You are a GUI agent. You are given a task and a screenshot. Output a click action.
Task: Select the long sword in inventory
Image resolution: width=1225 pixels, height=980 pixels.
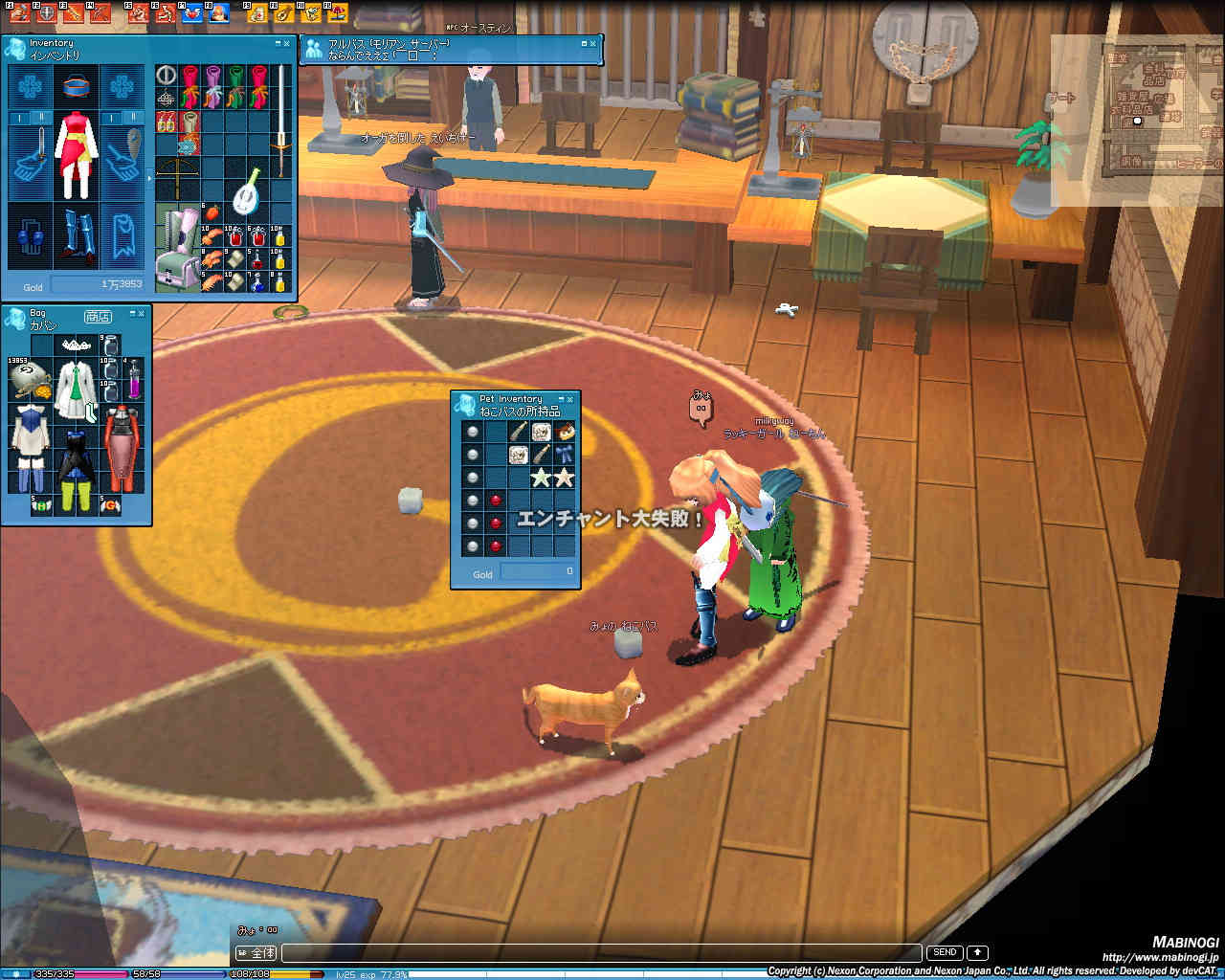click(281, 120)
